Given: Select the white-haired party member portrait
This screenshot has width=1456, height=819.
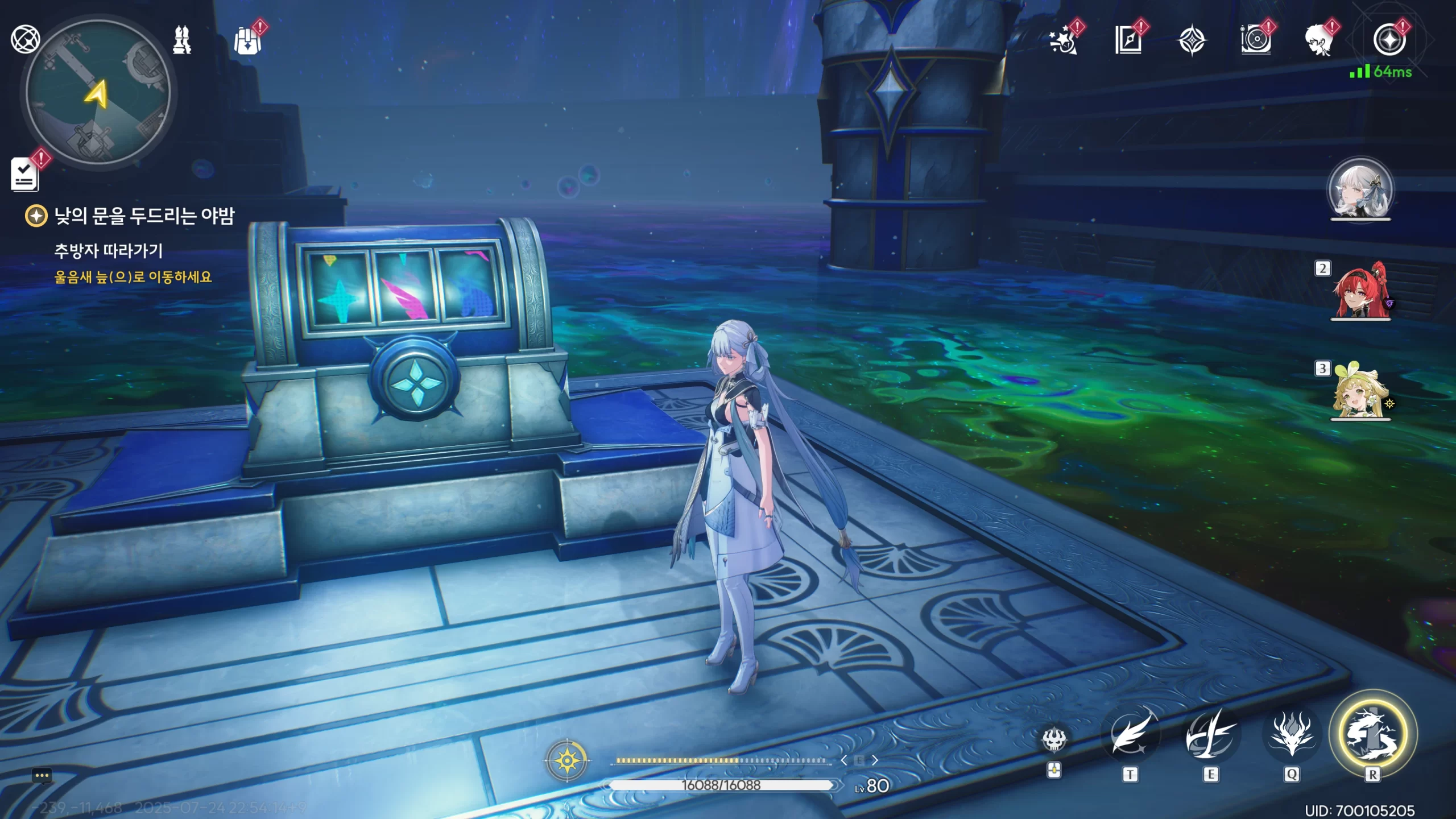Looking at the screenshot, I should (x=1360, y=191).
